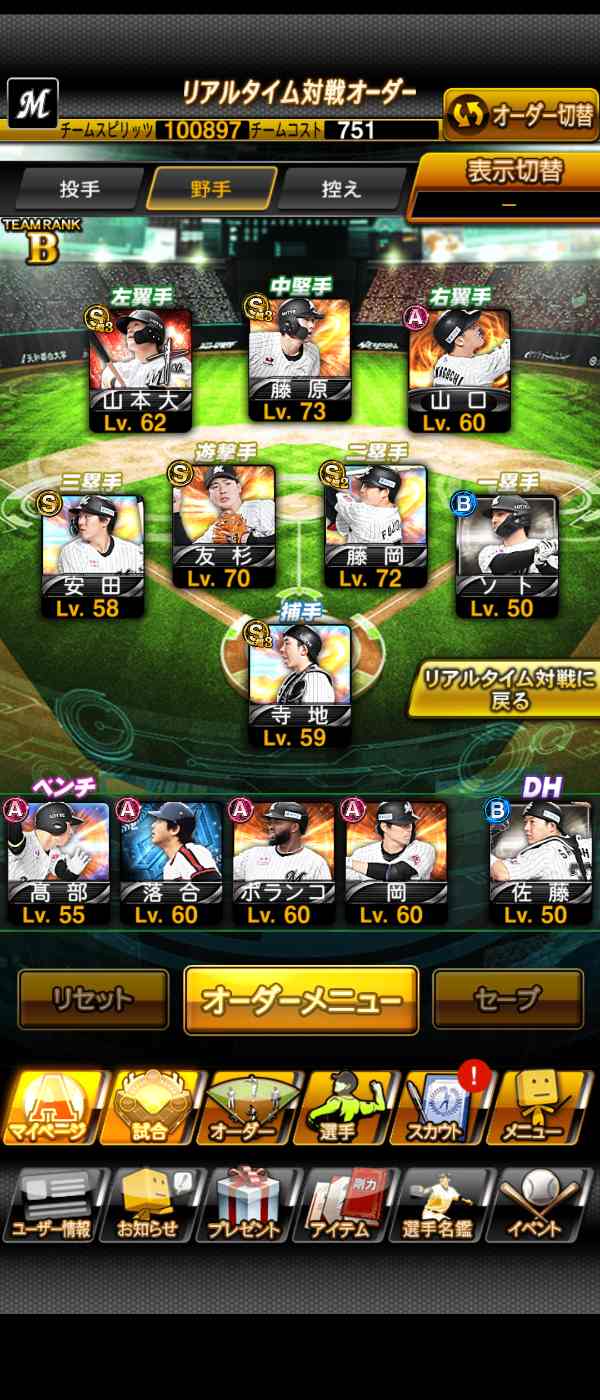Open the プレゼント gift box
Screen dimensions: 600x1400
(247, 1206)
